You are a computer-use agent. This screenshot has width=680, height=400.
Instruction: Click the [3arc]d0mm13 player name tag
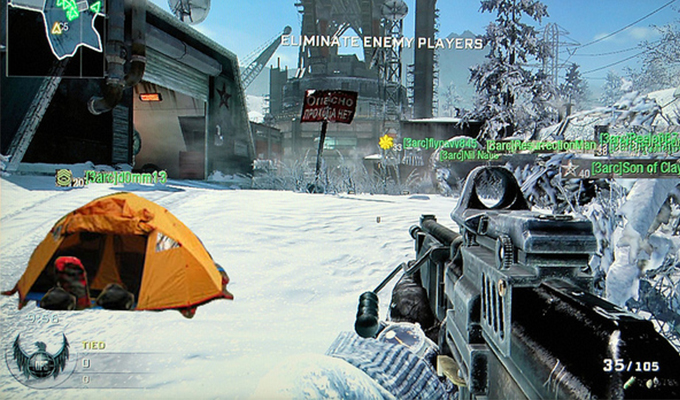tap(126, 177)
